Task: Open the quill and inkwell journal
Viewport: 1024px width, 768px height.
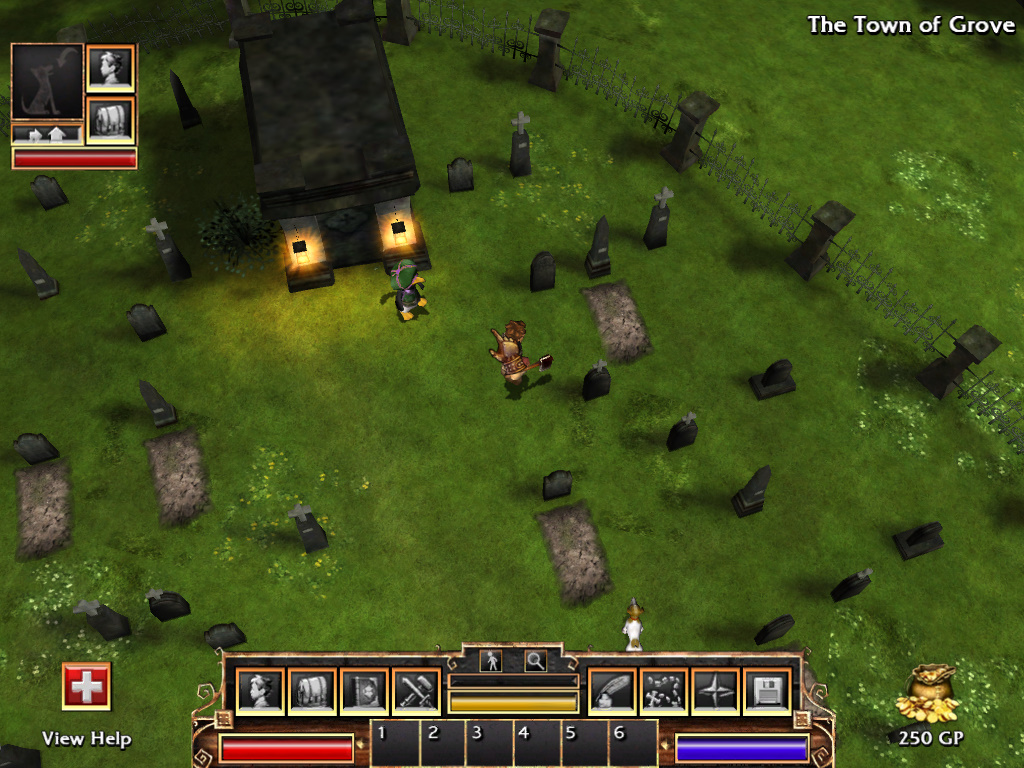Action: coord(612,691)
